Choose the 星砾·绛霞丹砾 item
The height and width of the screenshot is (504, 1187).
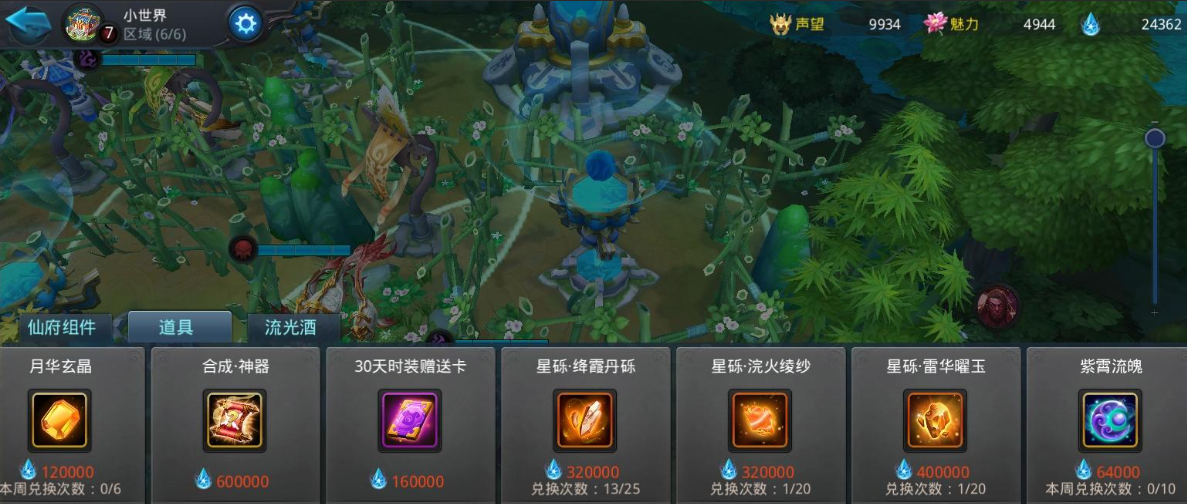tap(585, 420)
